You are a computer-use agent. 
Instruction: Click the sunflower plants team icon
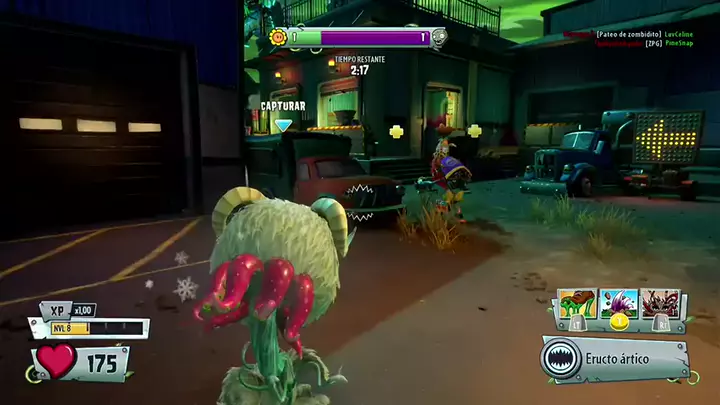click(279, 38)
